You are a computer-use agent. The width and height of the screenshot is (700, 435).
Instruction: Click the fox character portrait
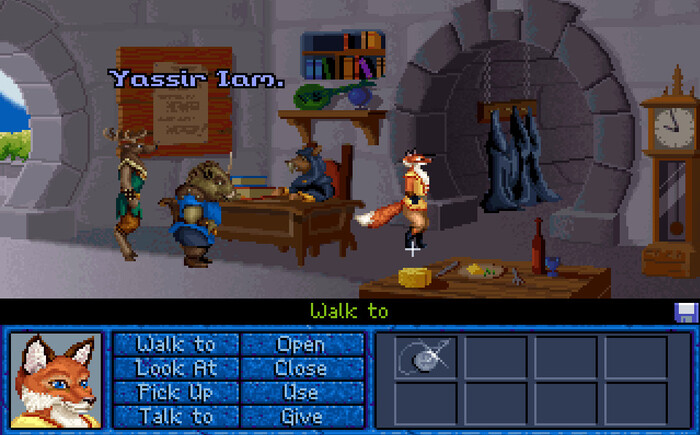click(55, 380)
